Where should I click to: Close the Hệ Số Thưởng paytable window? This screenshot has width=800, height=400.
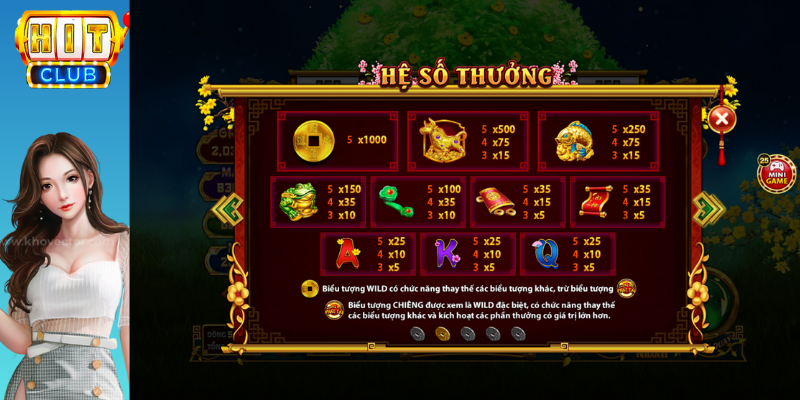coord(721,119)
